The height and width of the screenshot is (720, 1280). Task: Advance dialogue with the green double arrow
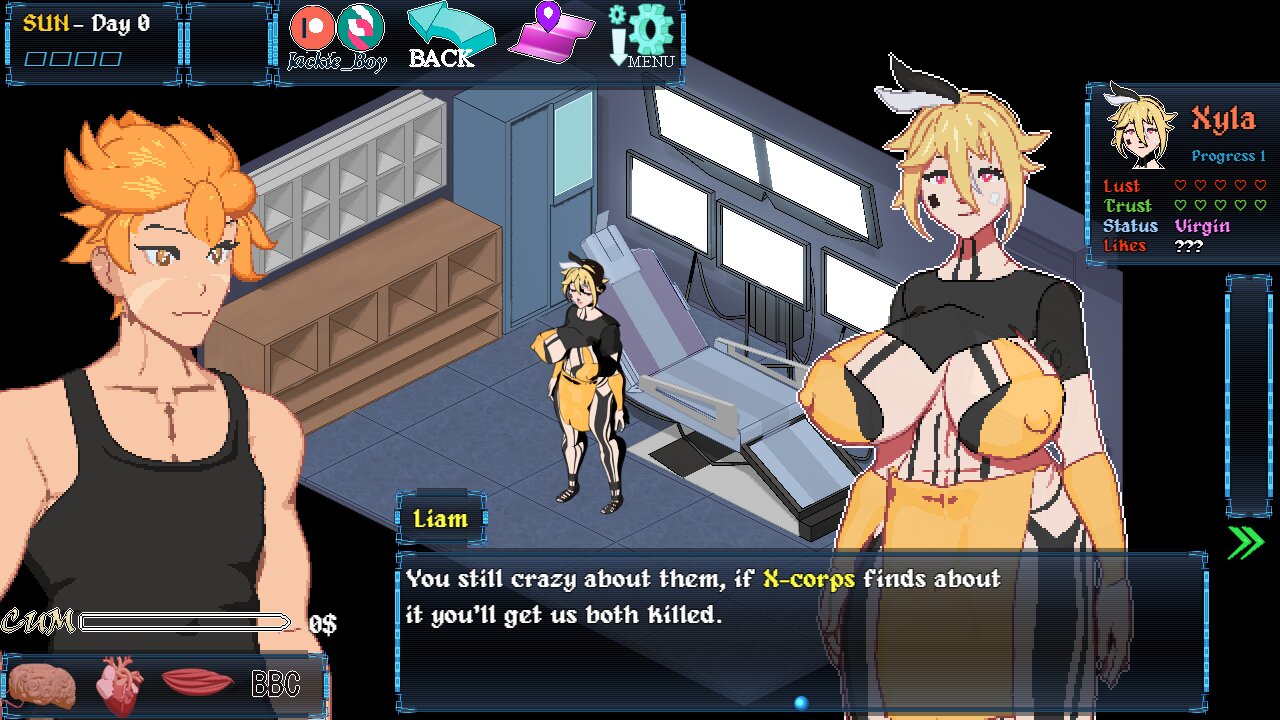[1245, 542]
